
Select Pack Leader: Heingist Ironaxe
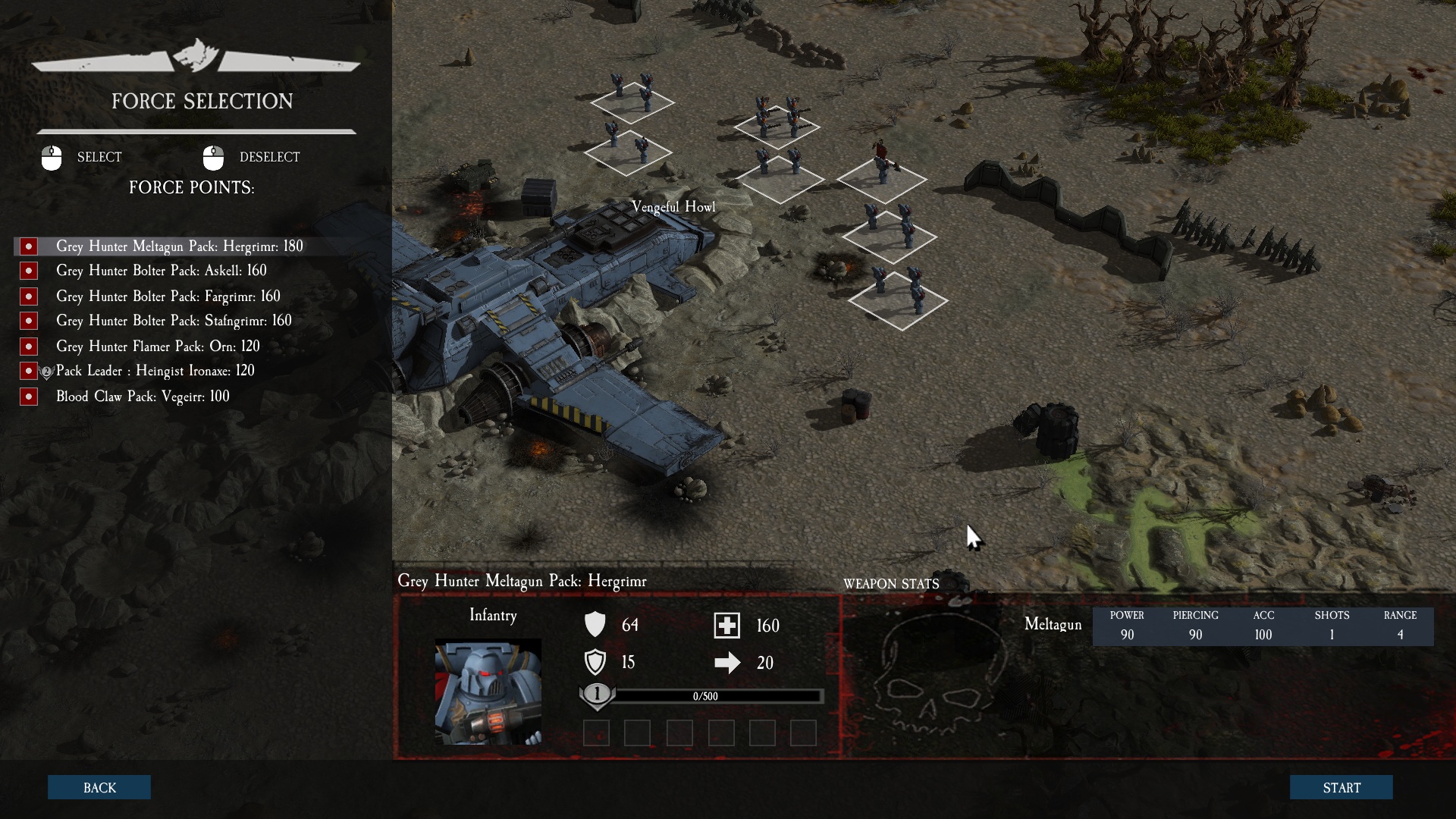tap(155, 371)
